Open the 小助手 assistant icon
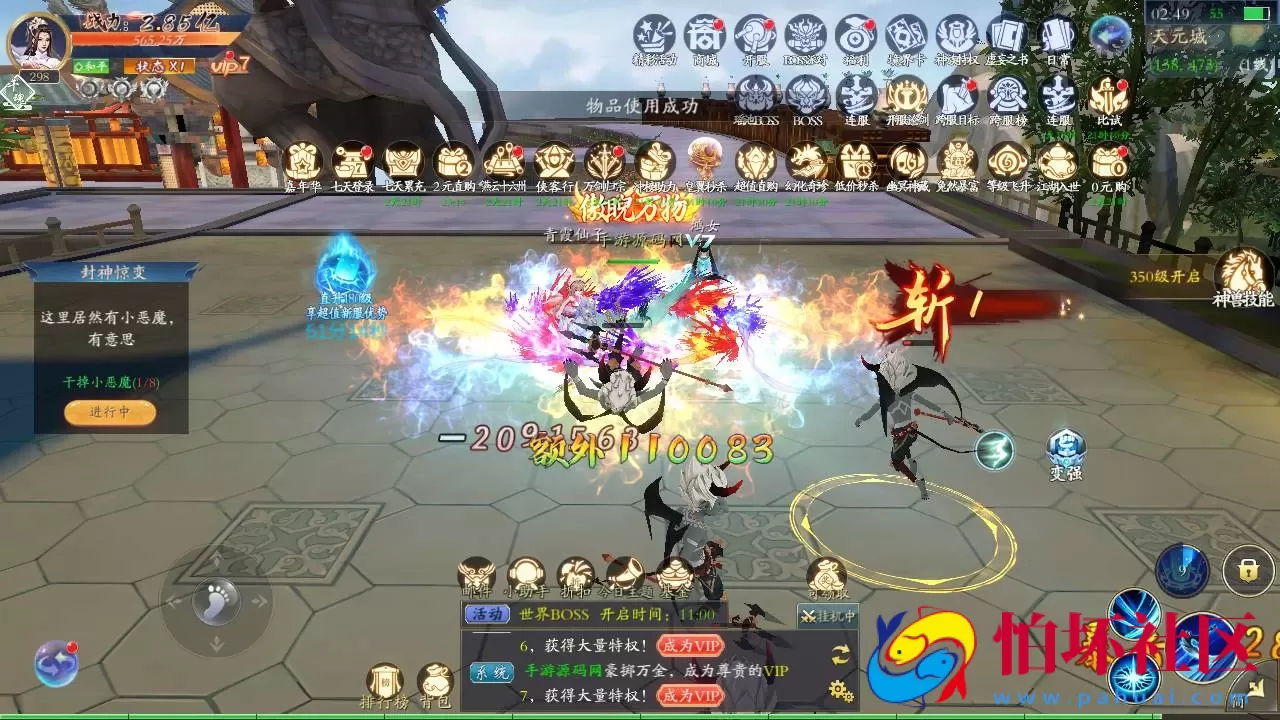 [x=526, y=578]
